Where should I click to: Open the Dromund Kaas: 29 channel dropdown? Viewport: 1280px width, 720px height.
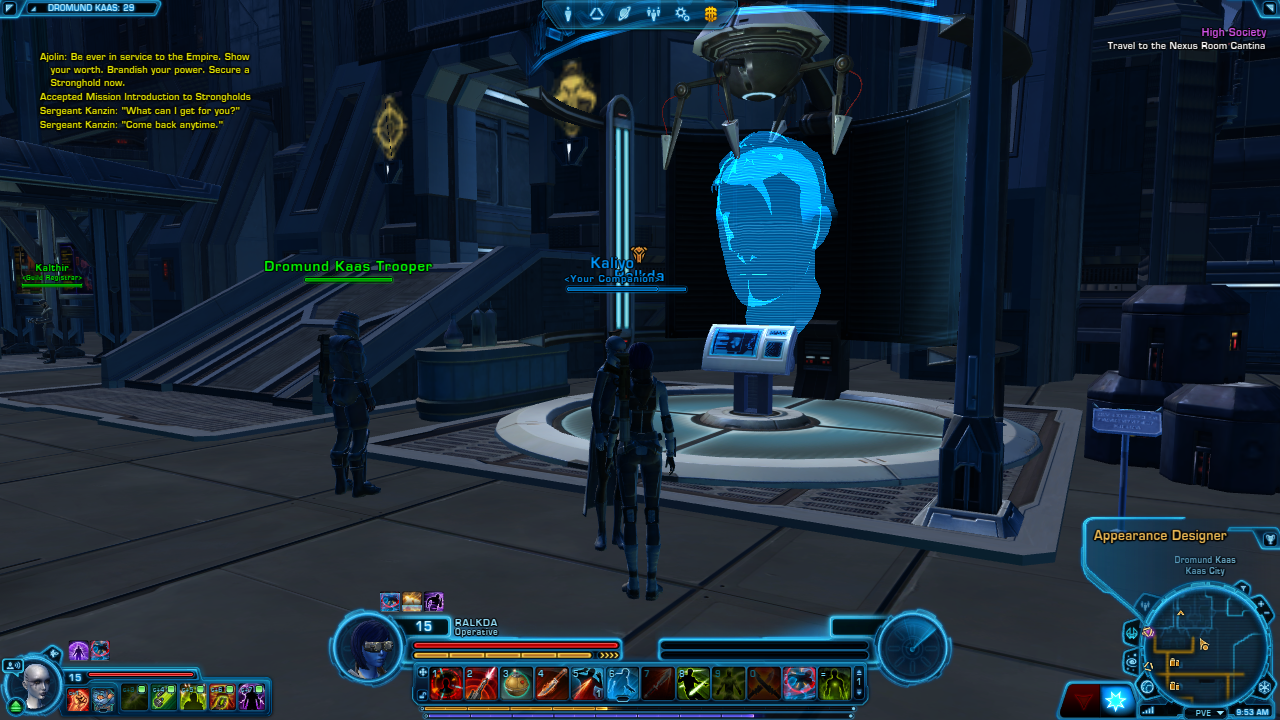90,8
